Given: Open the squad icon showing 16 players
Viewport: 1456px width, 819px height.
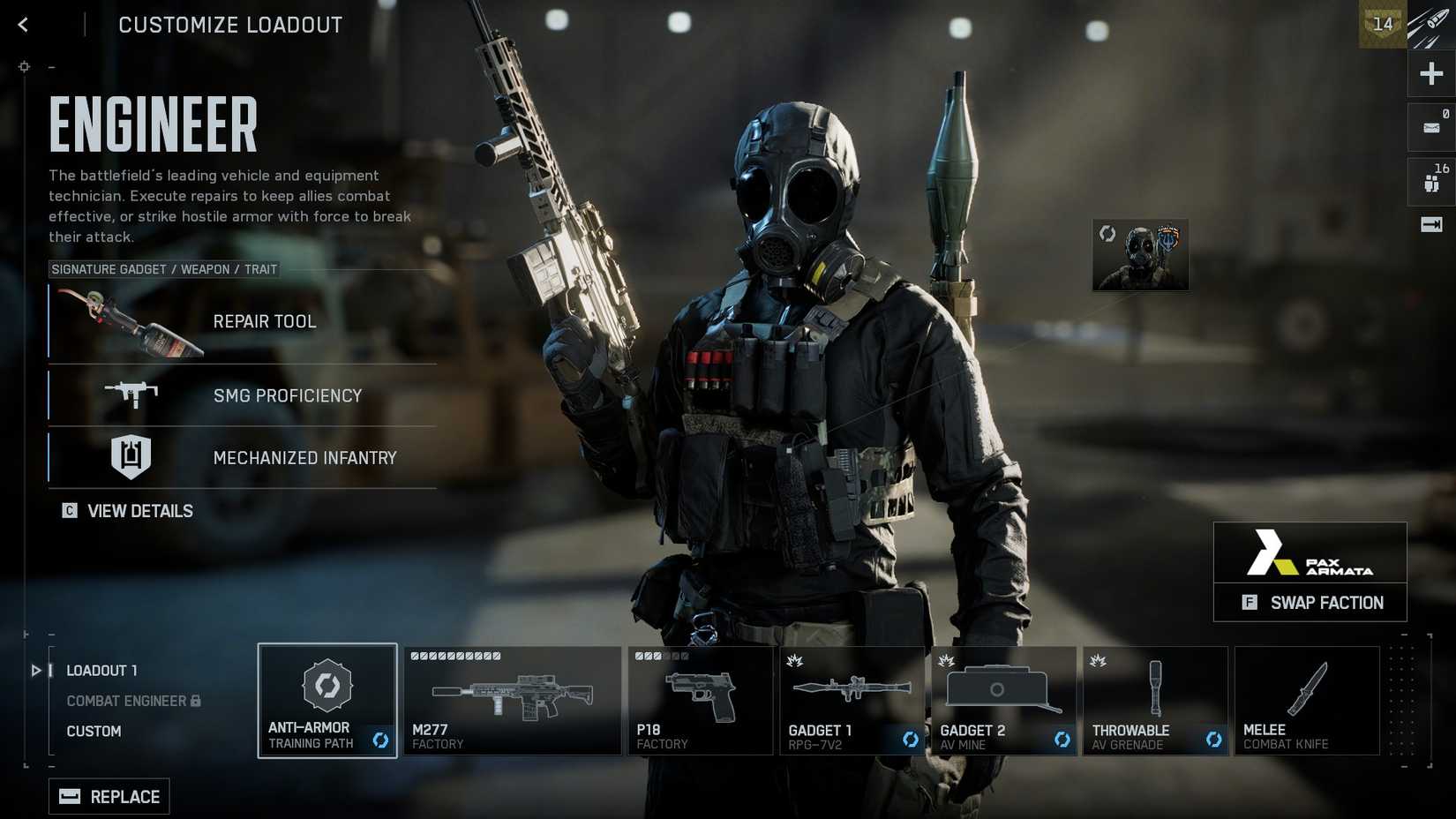Looking at the screenshot, I should point(1430,181).
